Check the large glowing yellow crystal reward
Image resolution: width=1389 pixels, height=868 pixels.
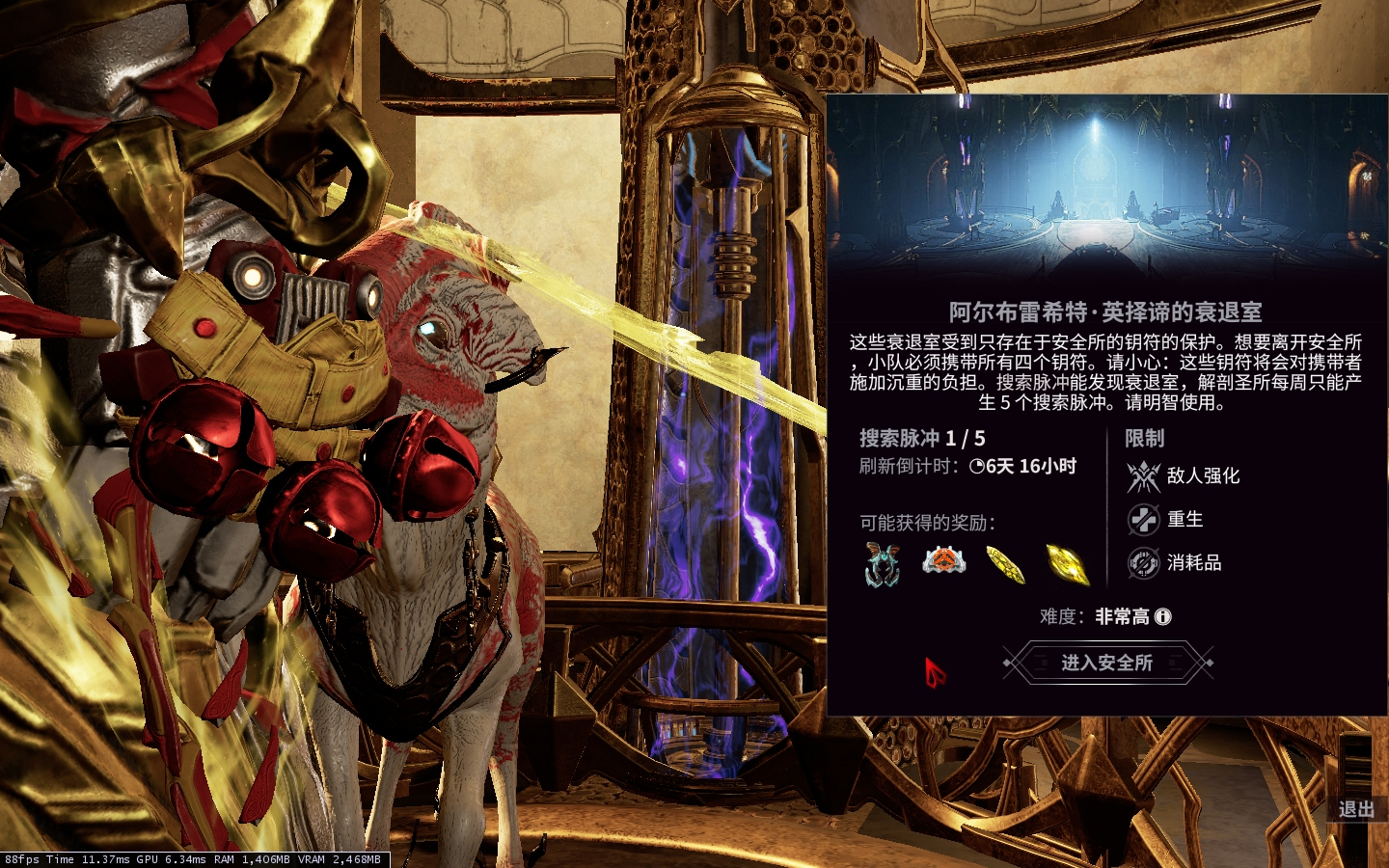[1067, 563]
